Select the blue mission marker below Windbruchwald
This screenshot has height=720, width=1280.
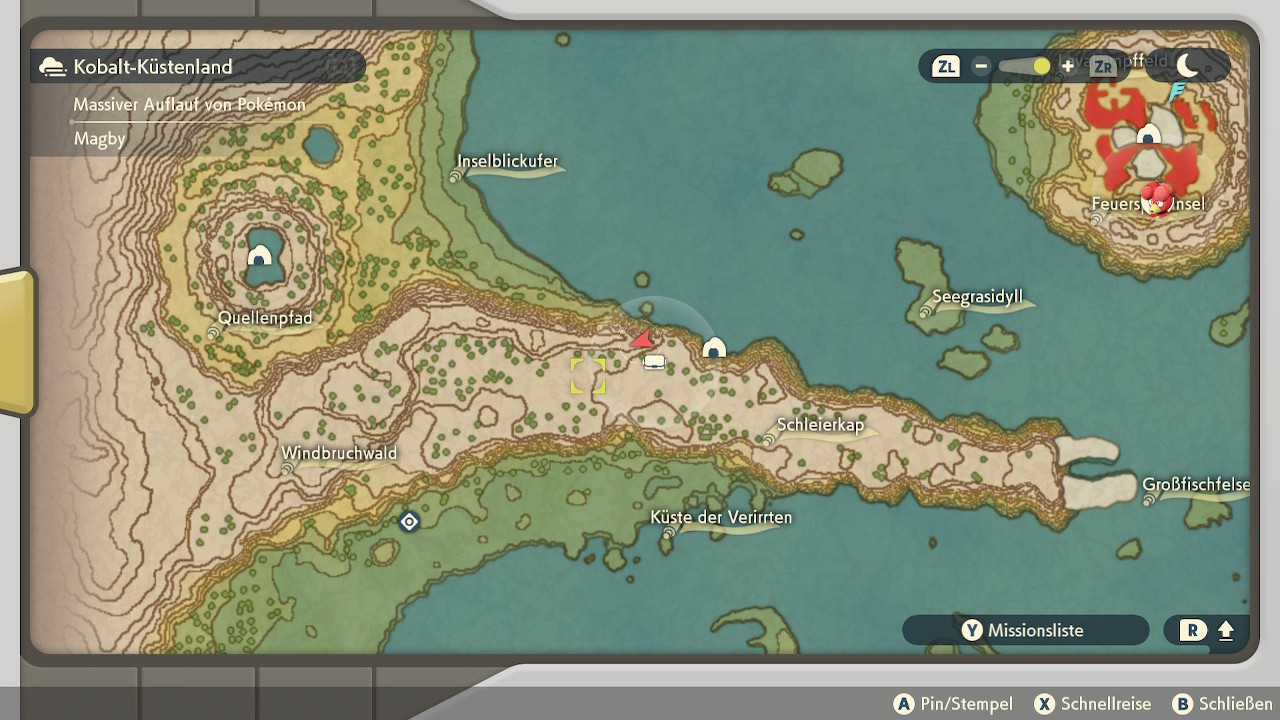[x=409, y=521]
